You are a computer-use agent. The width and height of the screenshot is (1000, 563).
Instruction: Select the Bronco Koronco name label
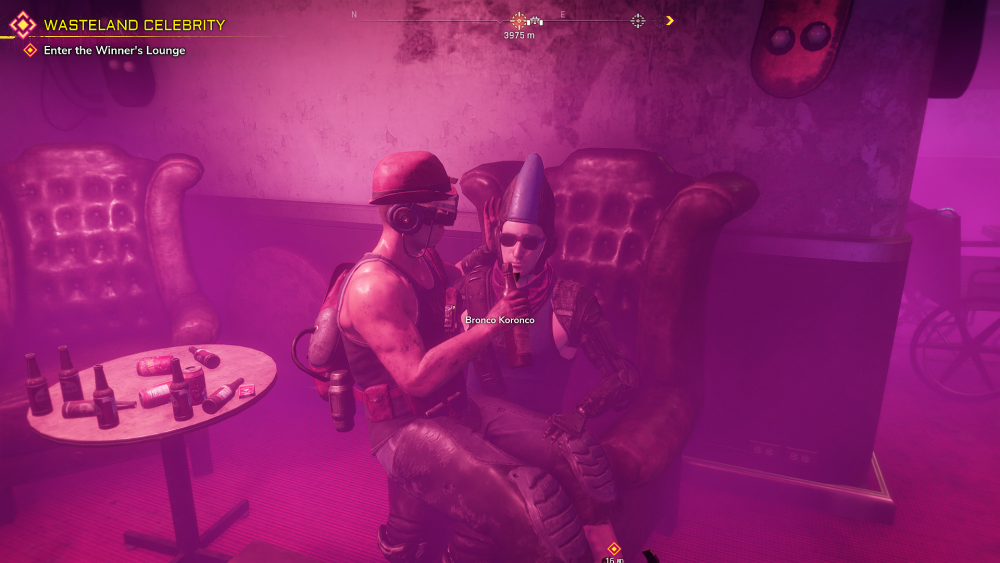pos(500,320)
